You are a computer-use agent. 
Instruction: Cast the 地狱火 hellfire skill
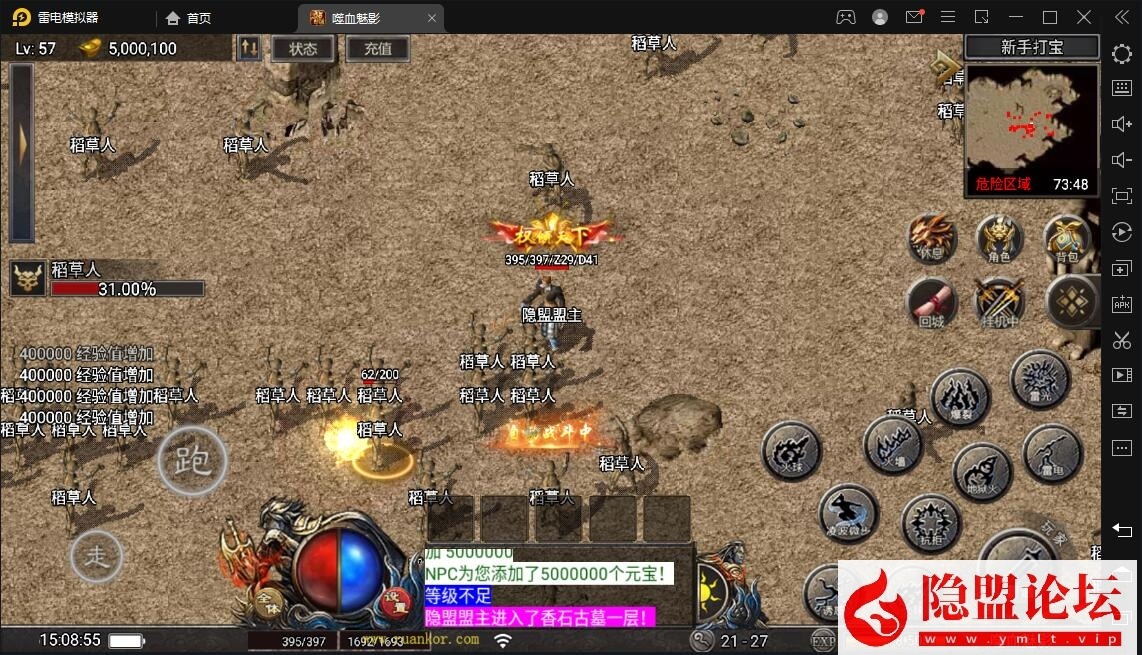coord(982,473)
